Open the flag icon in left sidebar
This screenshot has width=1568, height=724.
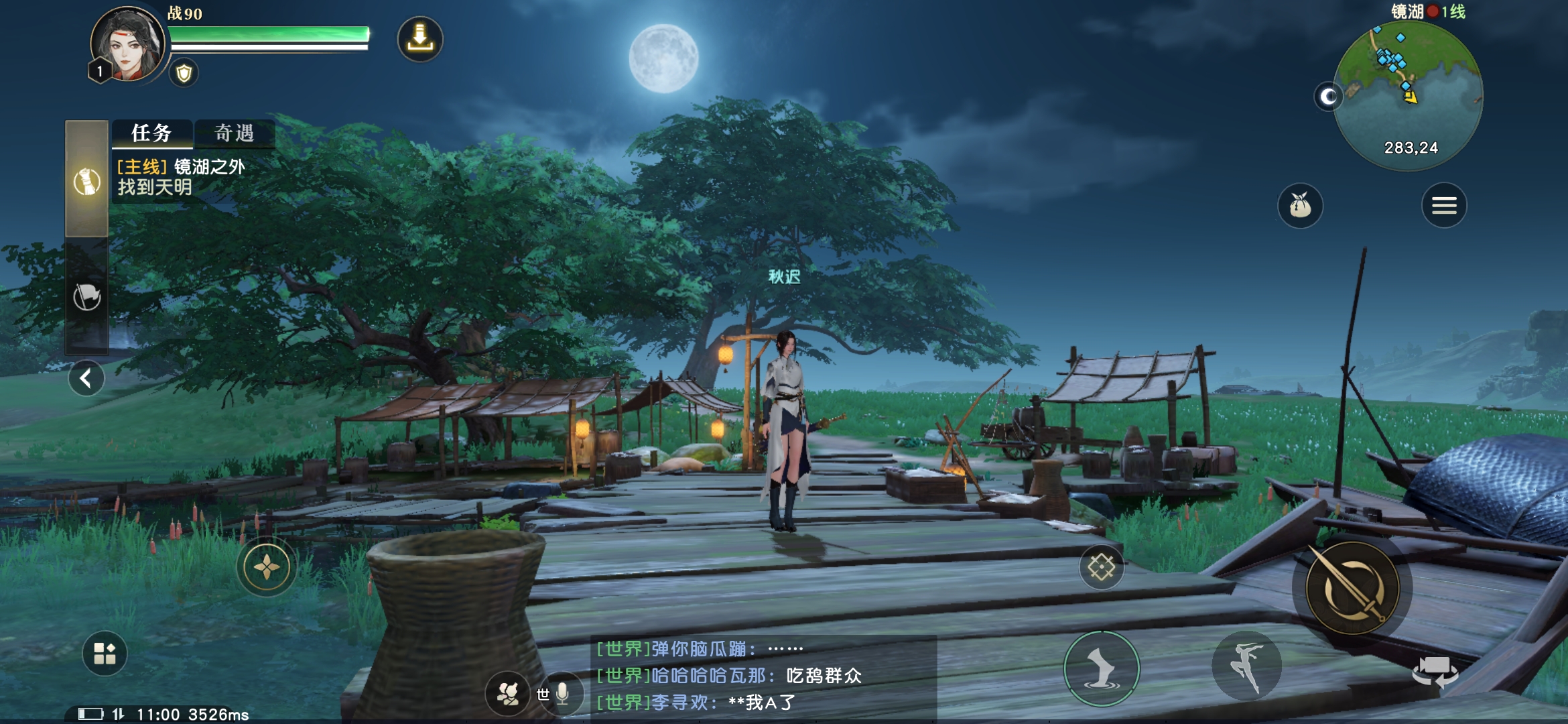tap(87, 296)
